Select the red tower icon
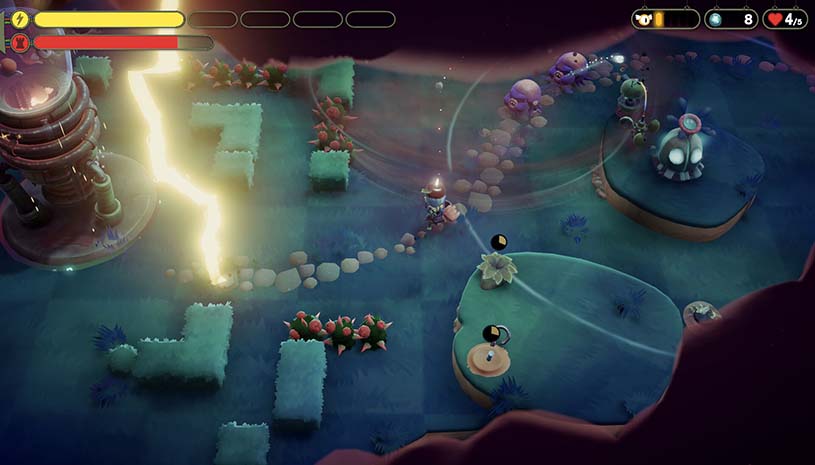 pos(20,43)
